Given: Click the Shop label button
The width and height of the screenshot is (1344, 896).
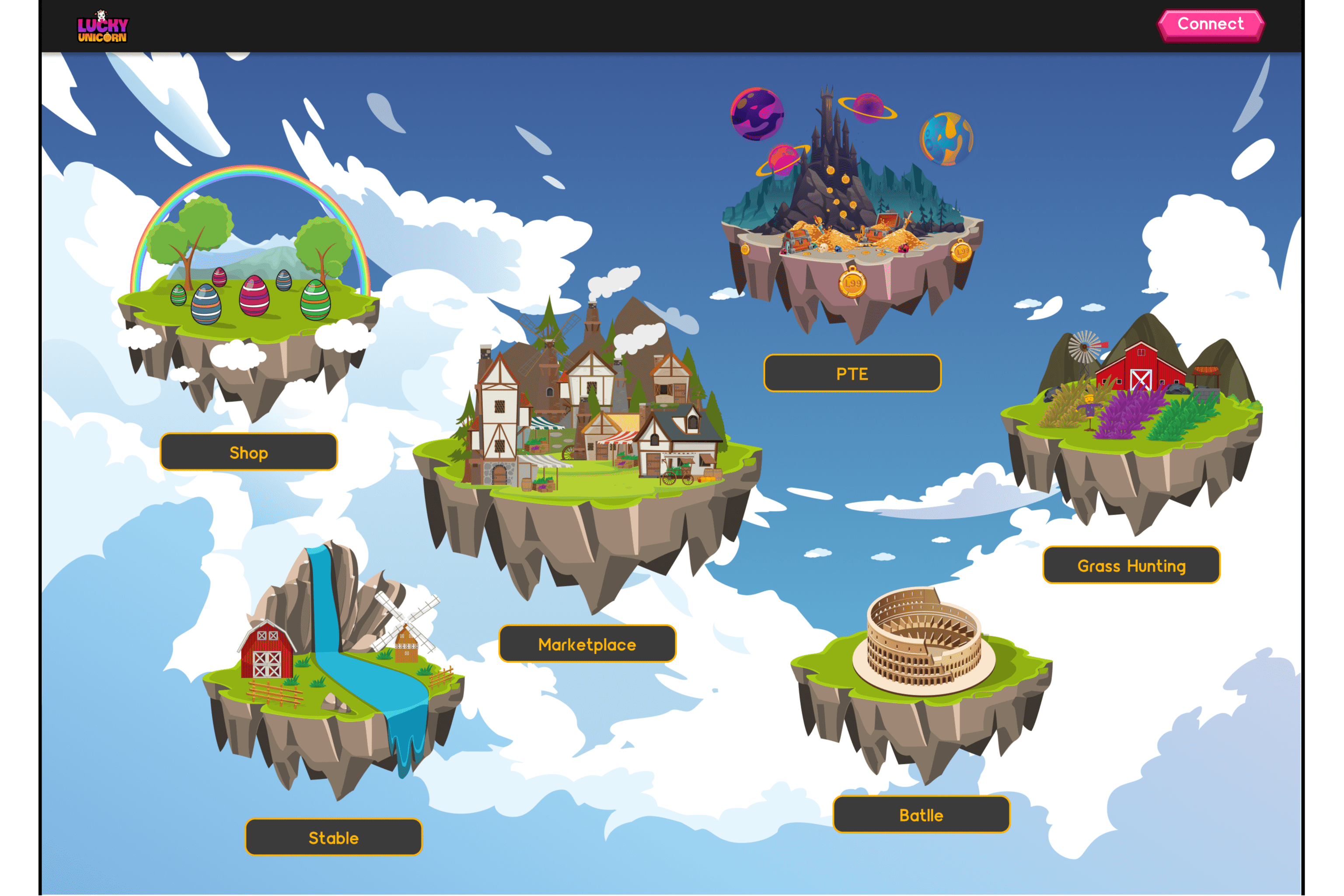Looking at the screenshot, I should coord(248,453).
